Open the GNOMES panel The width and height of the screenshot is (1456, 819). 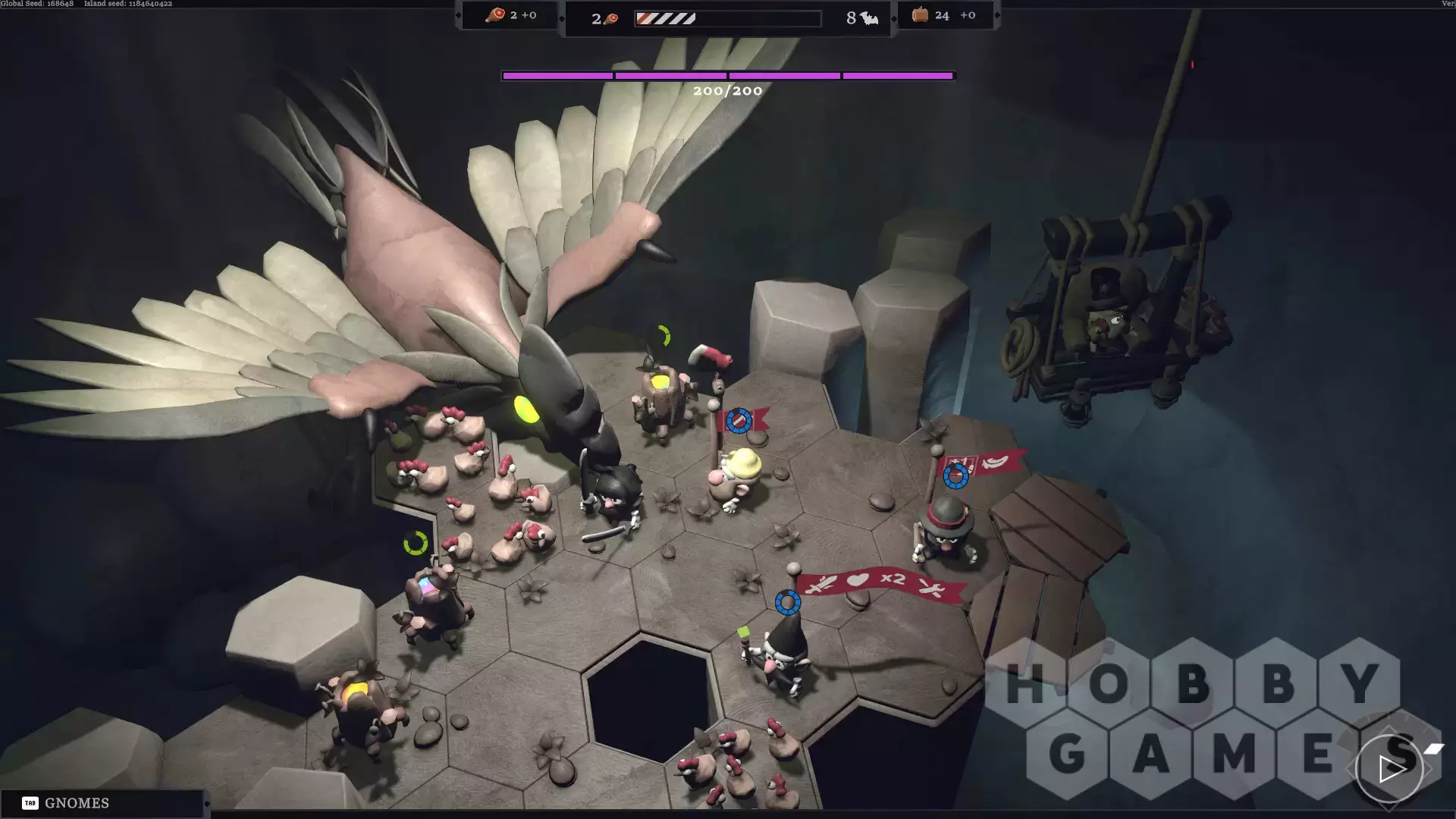coord(76,803)
